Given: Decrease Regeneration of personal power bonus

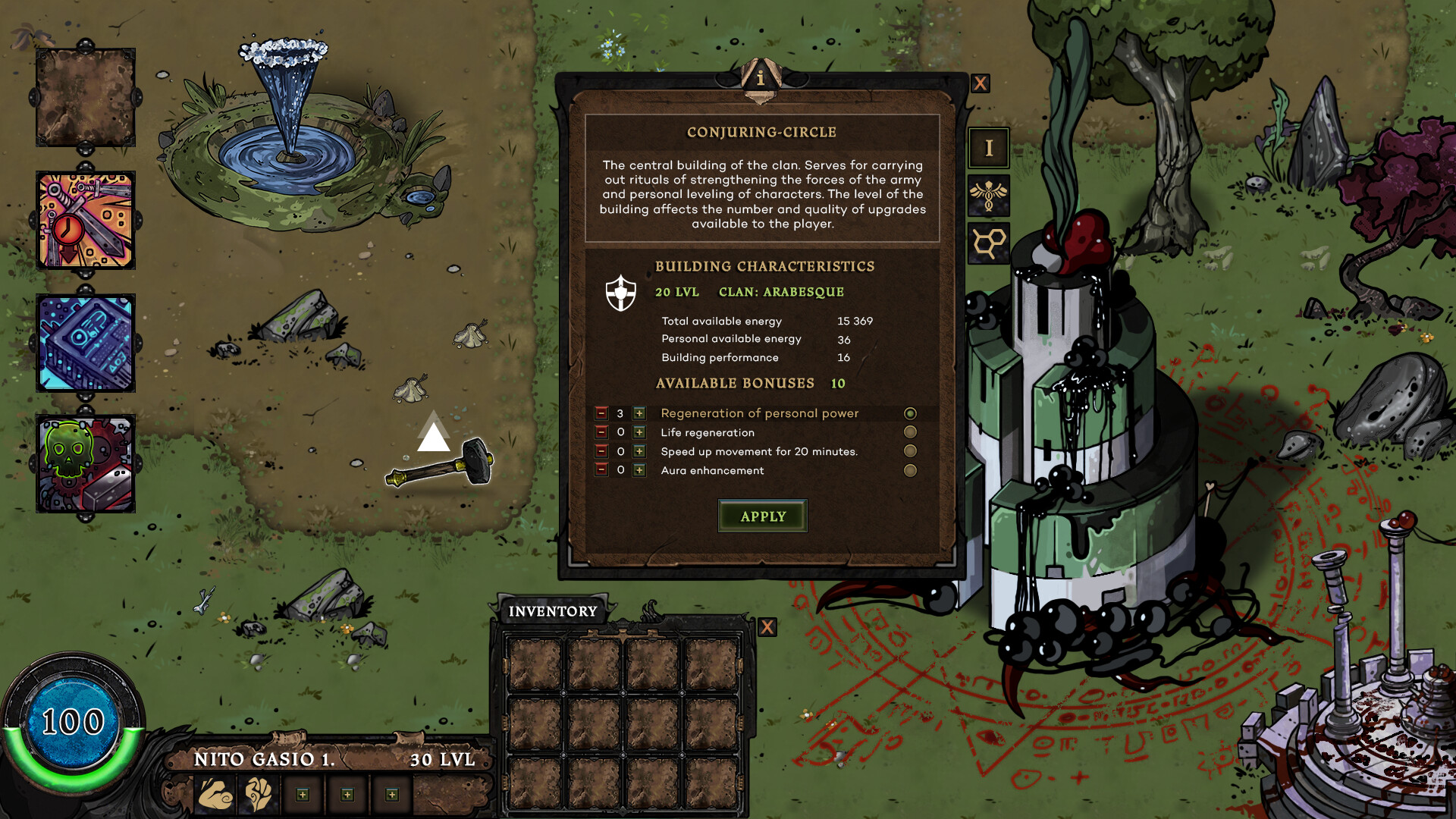Looking at the screenshot, I should coord(601,413).
